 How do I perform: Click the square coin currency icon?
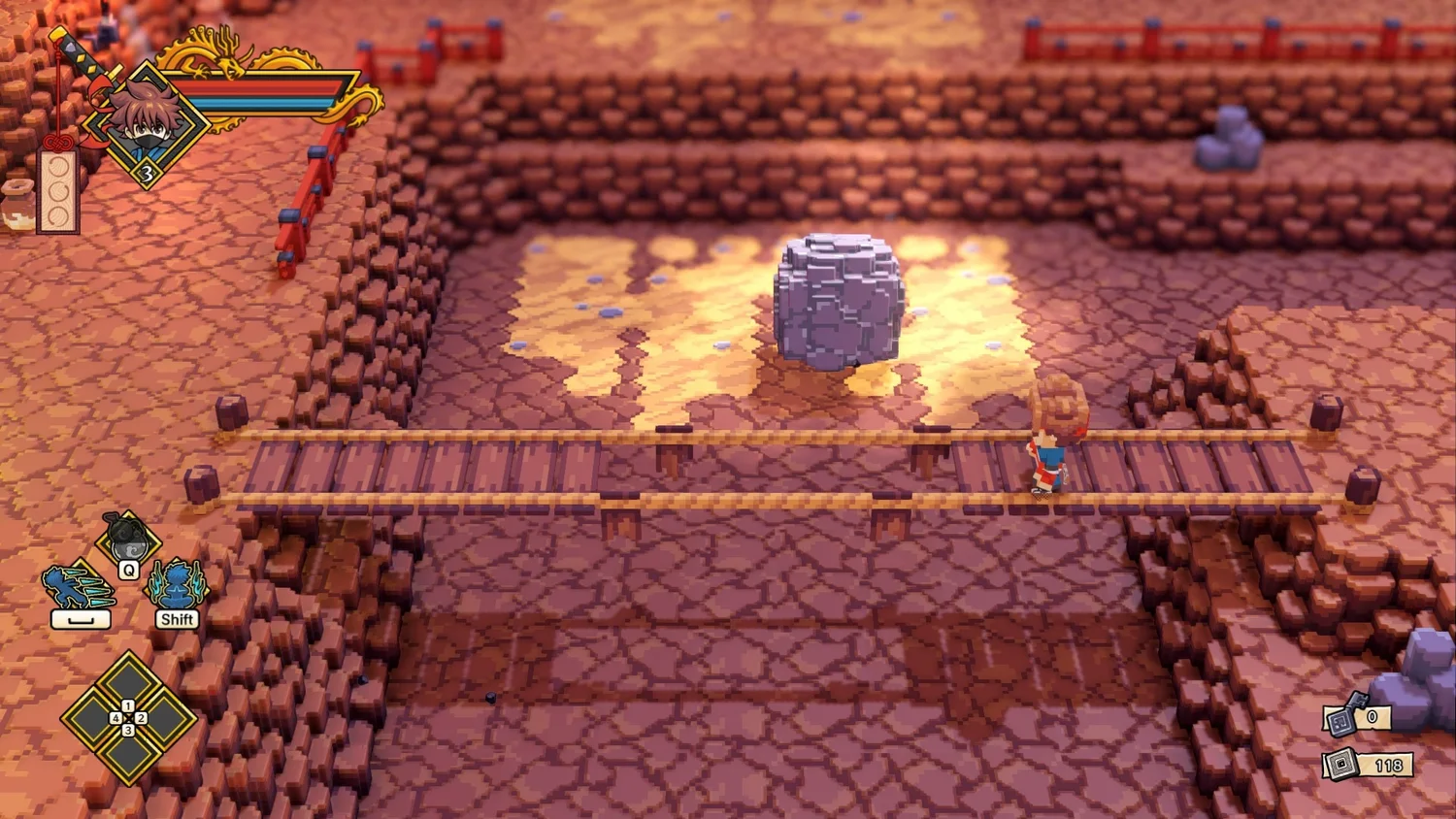[1341, 765]
